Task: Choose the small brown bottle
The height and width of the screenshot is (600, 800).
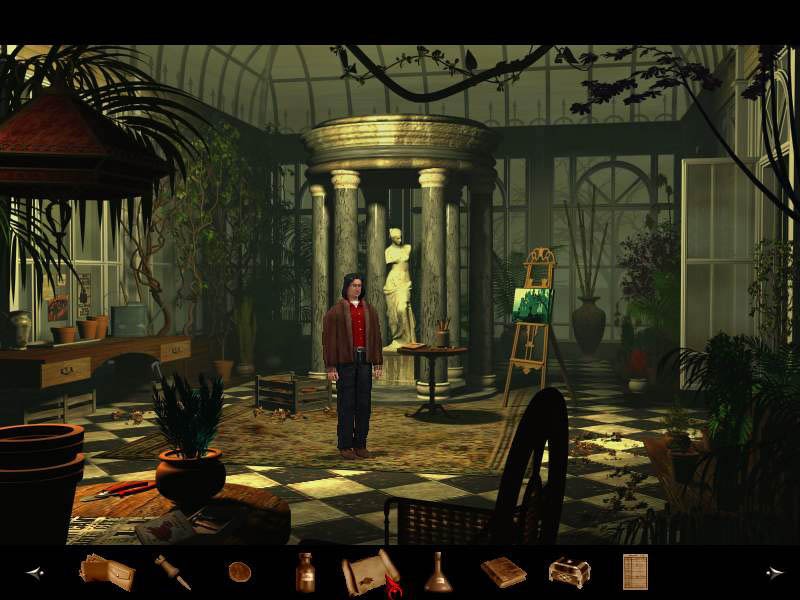Action: pyautogui.click(x=305, y=572)
